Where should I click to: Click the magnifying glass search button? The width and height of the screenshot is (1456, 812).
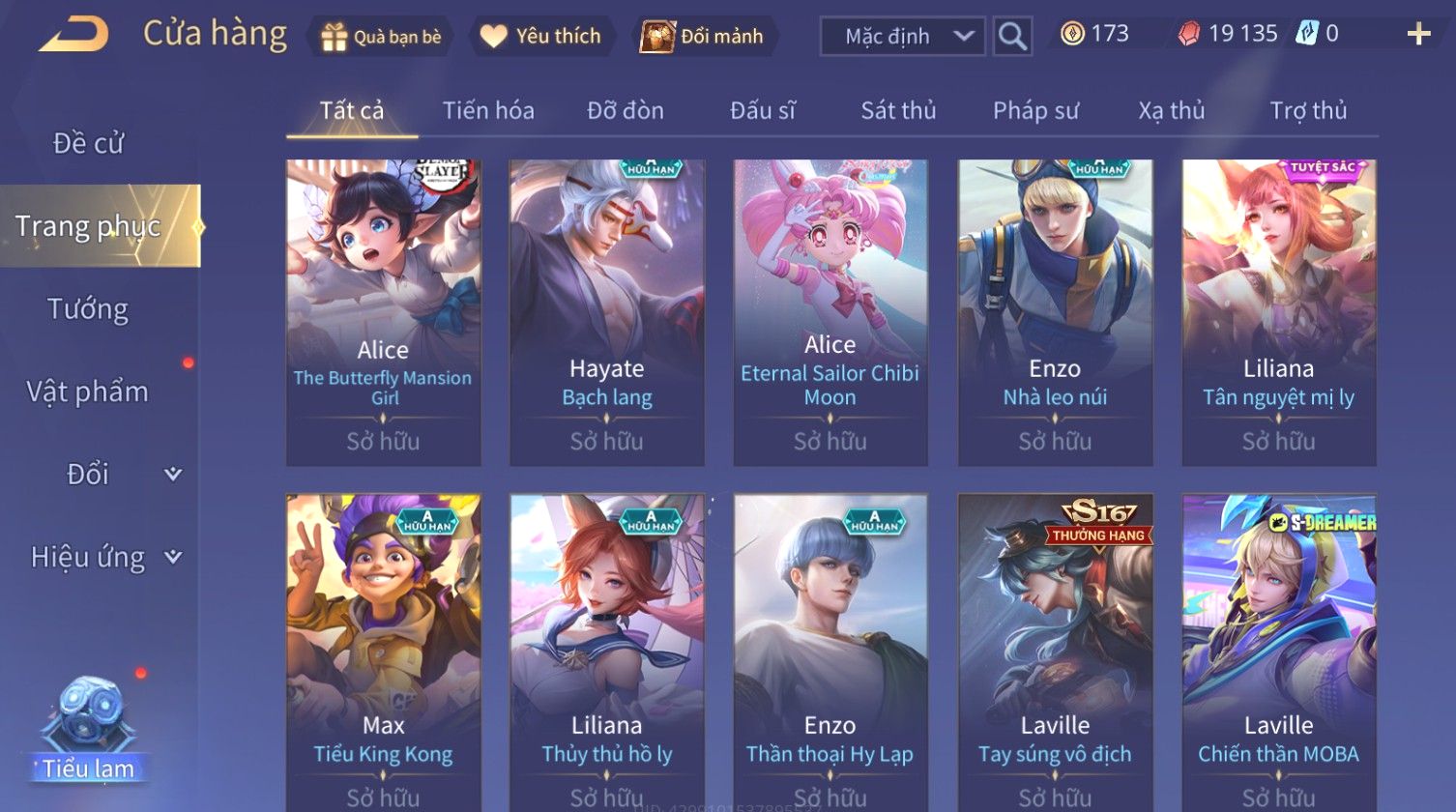(1012, 37)
